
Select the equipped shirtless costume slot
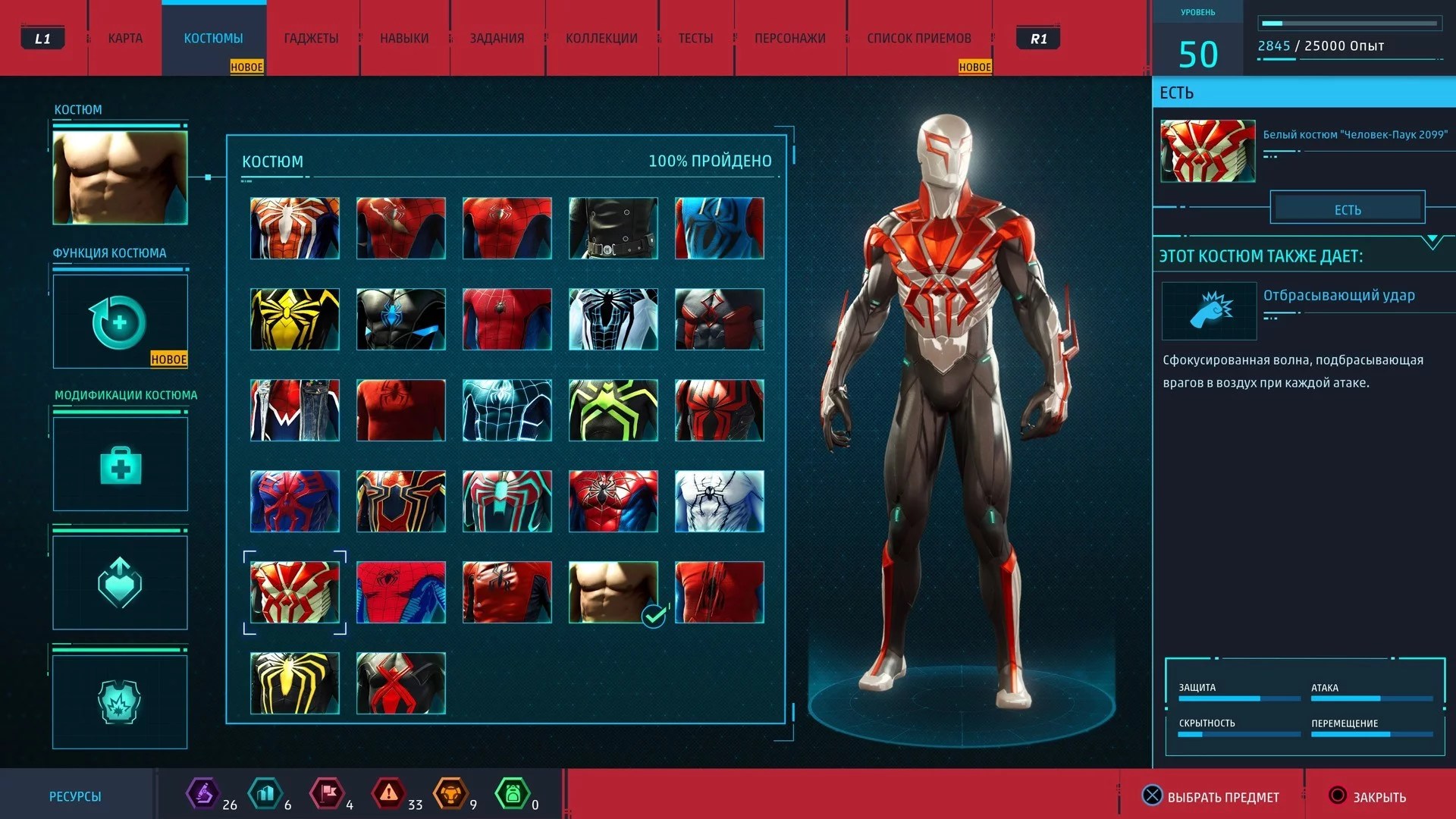[120, 177]
